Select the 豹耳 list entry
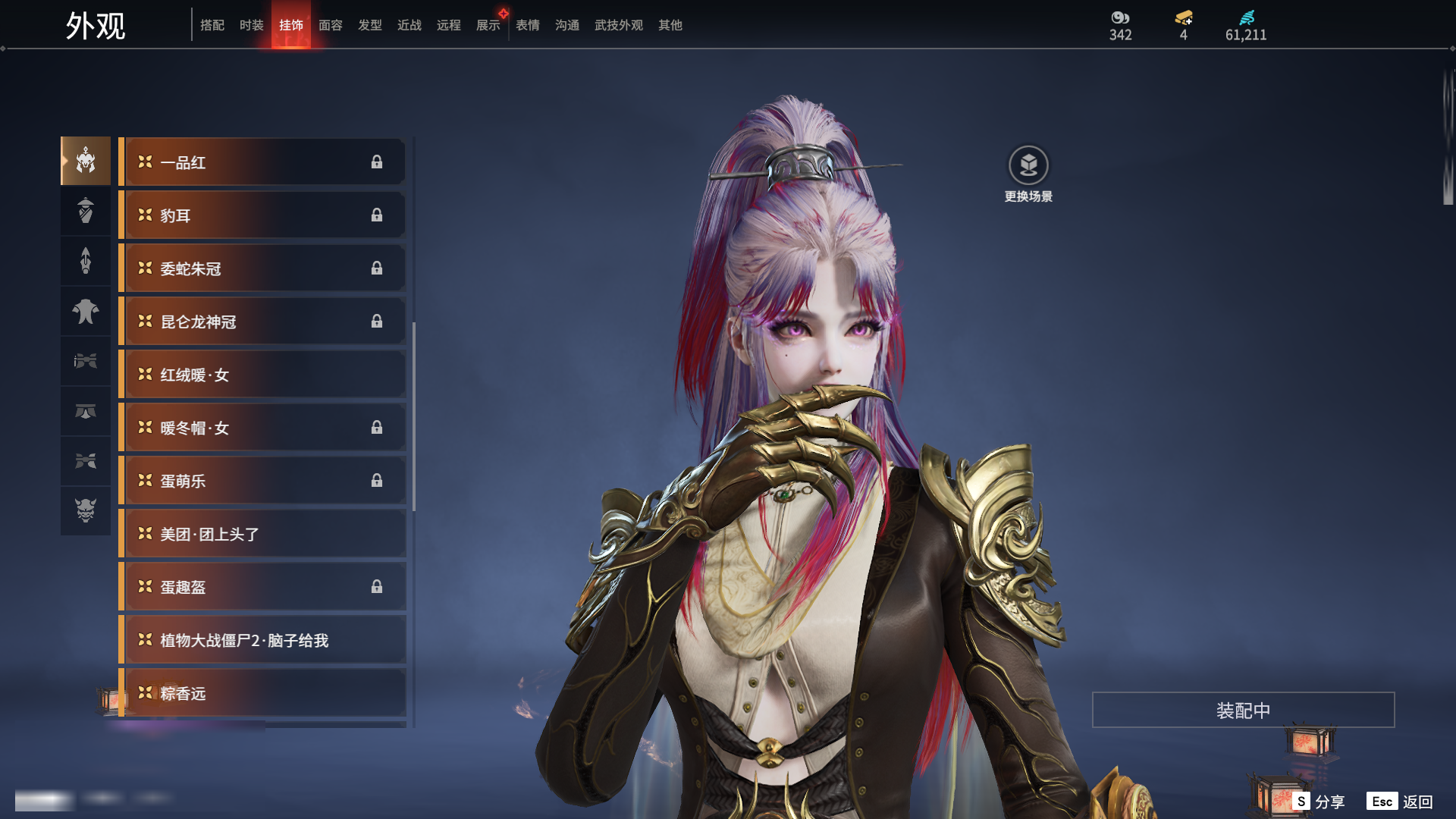Image resolution: width=1456 pixels, height=819 pixels. pos(262,215)
